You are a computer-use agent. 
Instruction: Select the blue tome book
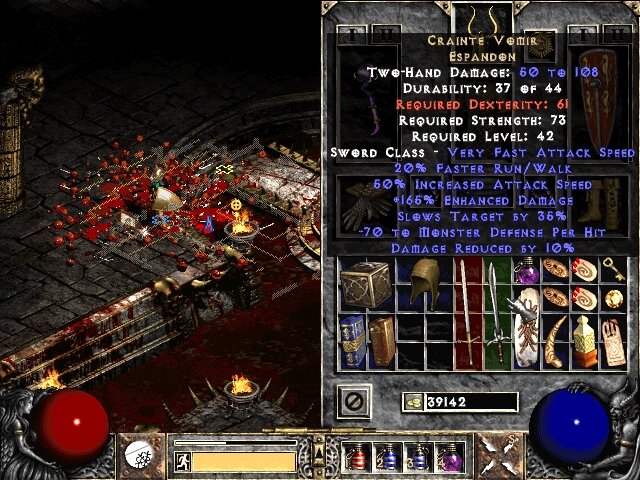tap(351, 340)
